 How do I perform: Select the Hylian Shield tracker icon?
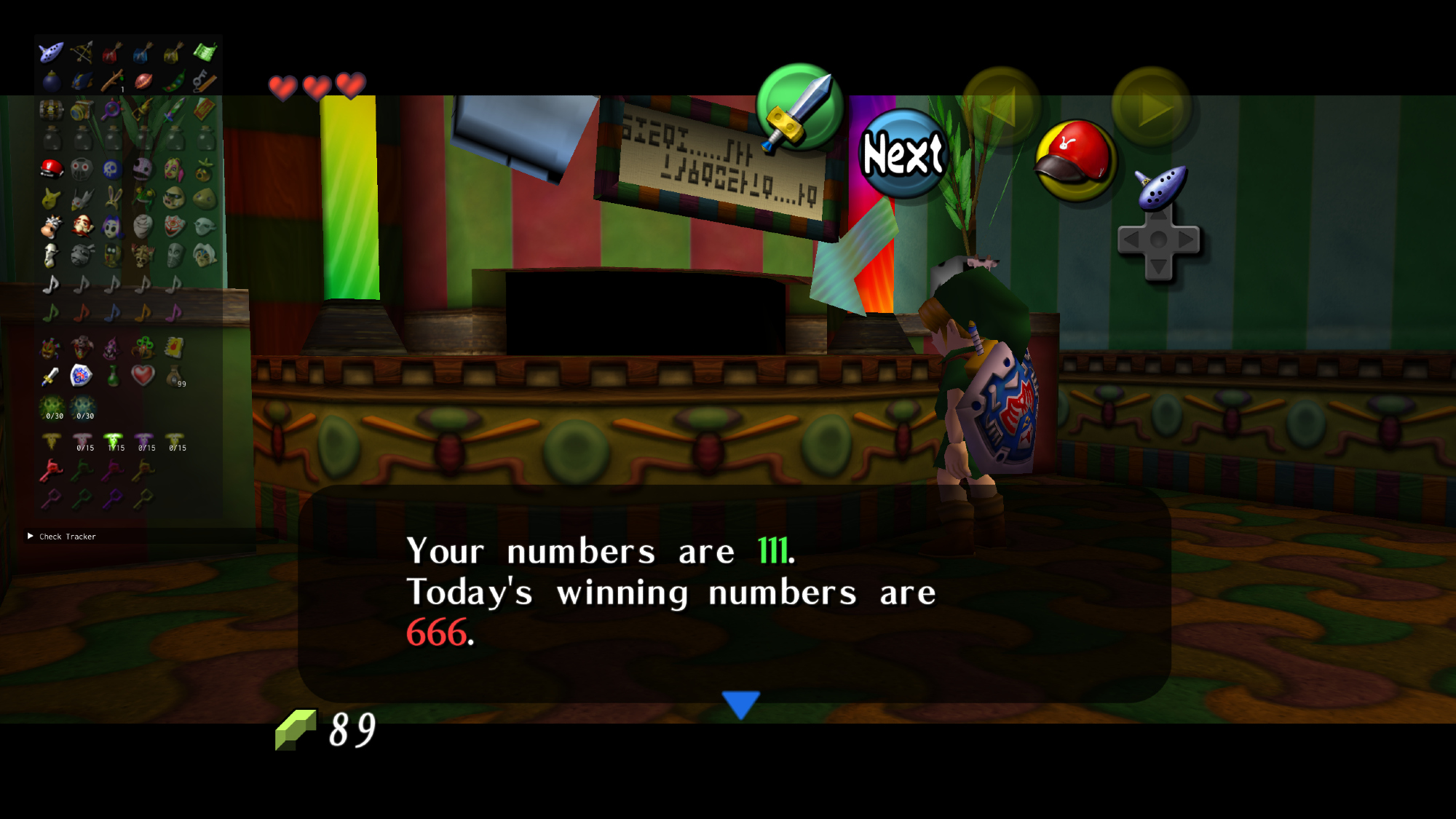(x=81, y=376)
